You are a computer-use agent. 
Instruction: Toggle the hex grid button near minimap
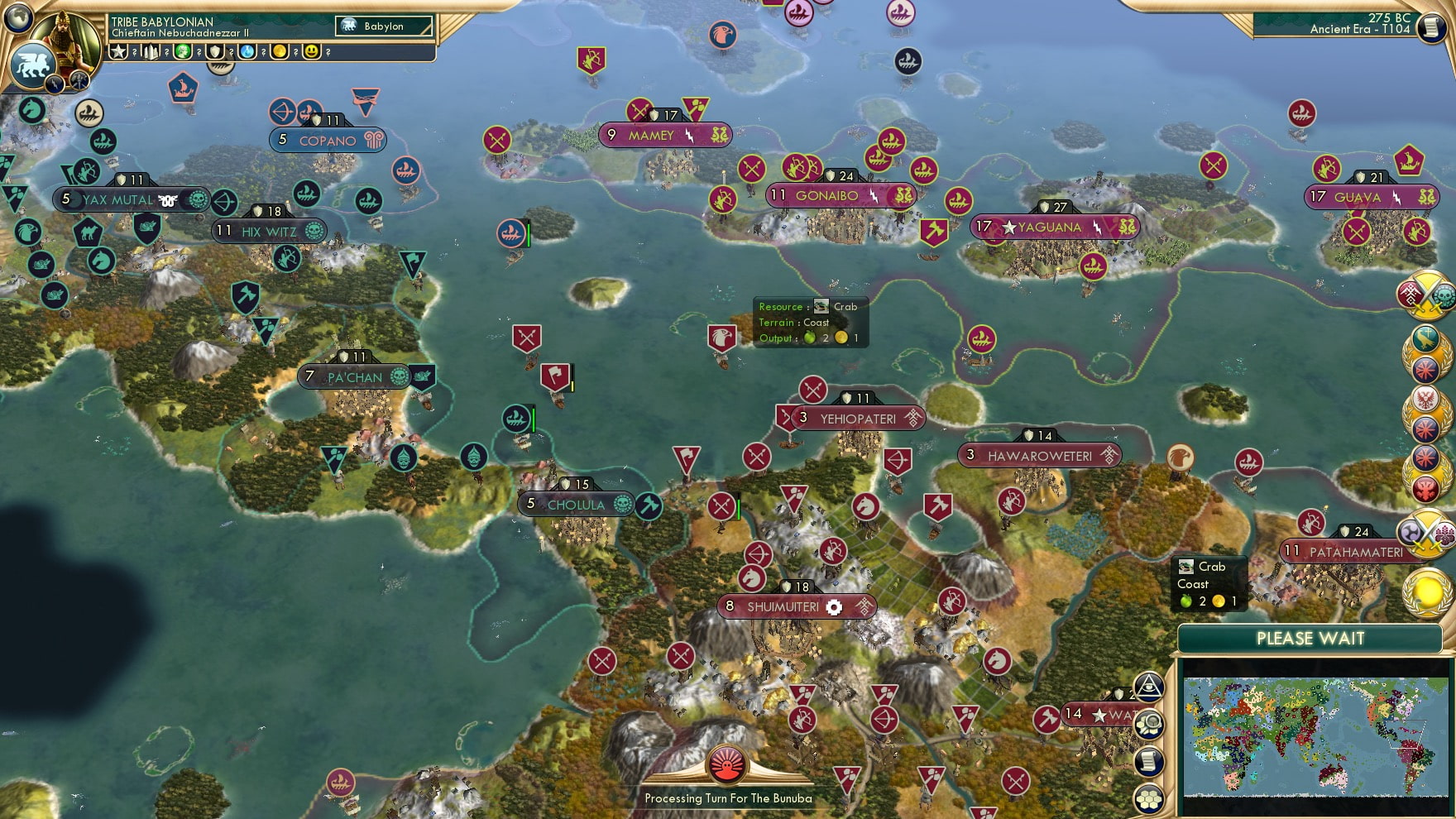tap(1149, 798)
